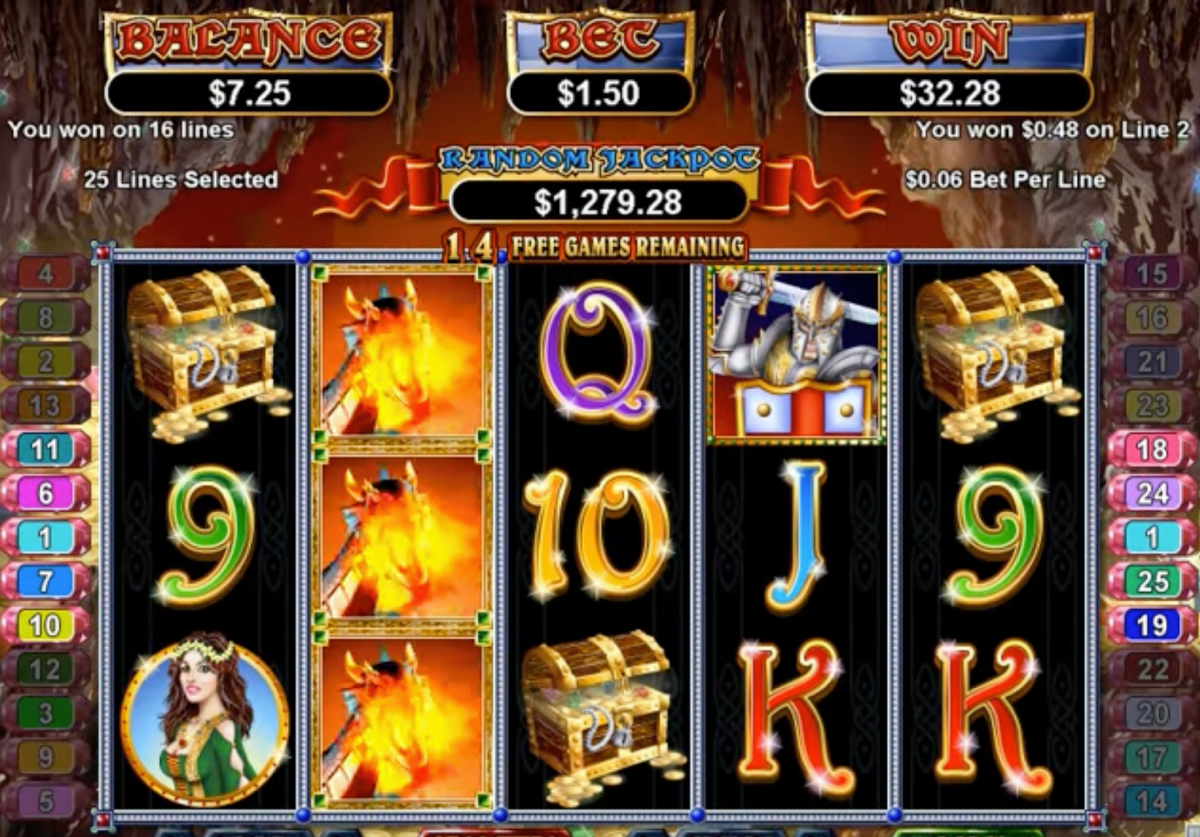The height and width of the screenshot is (837, 1200).
Task: Highlight payline 11
Action: point(46,449)
